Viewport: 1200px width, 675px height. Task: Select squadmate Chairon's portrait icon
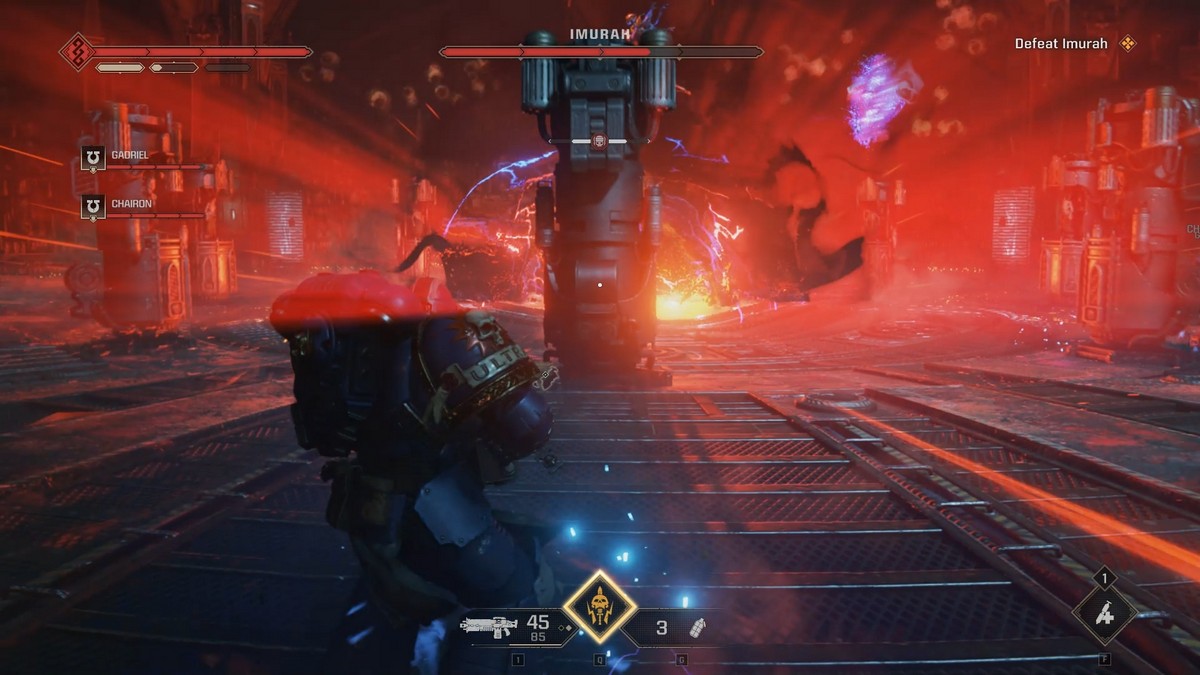(93, 206)
